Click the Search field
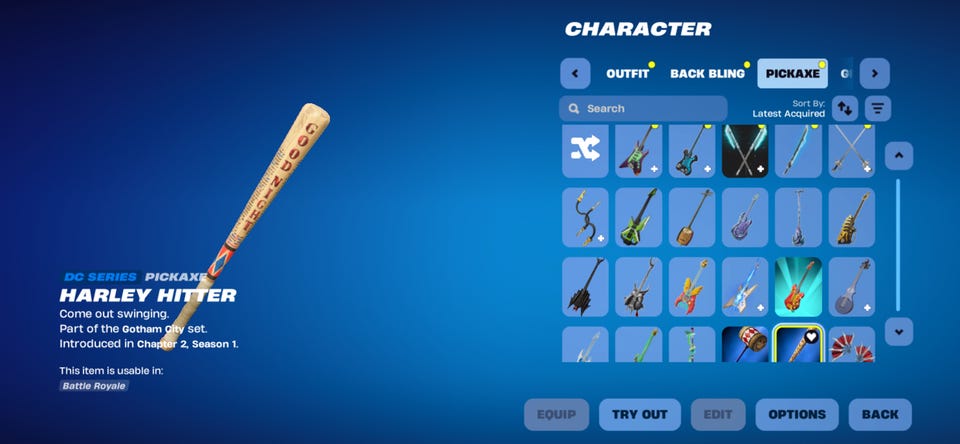This screenshot has width=960, height=444. pos(643,108)
